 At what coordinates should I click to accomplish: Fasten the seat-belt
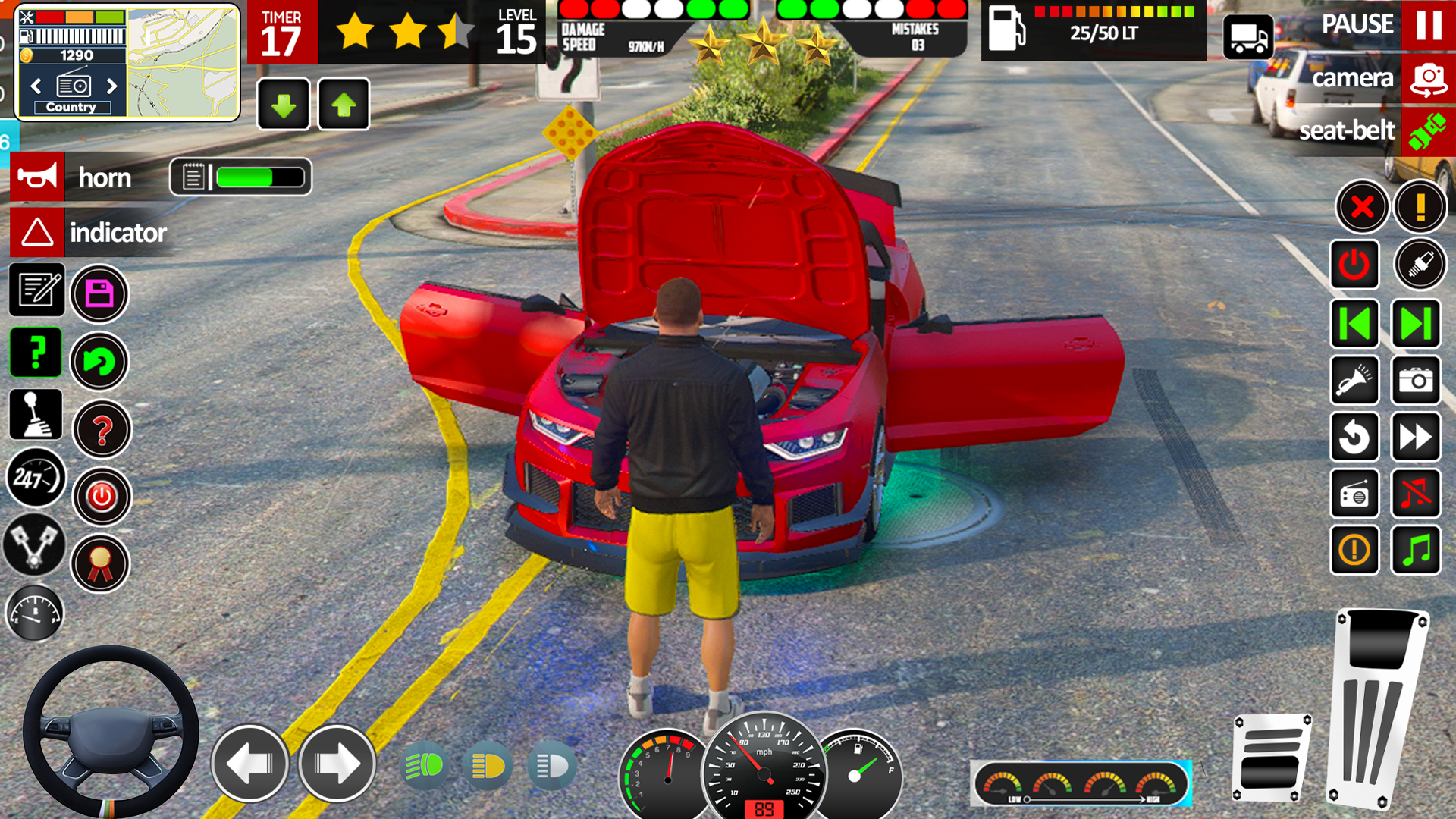[1428, 131]
